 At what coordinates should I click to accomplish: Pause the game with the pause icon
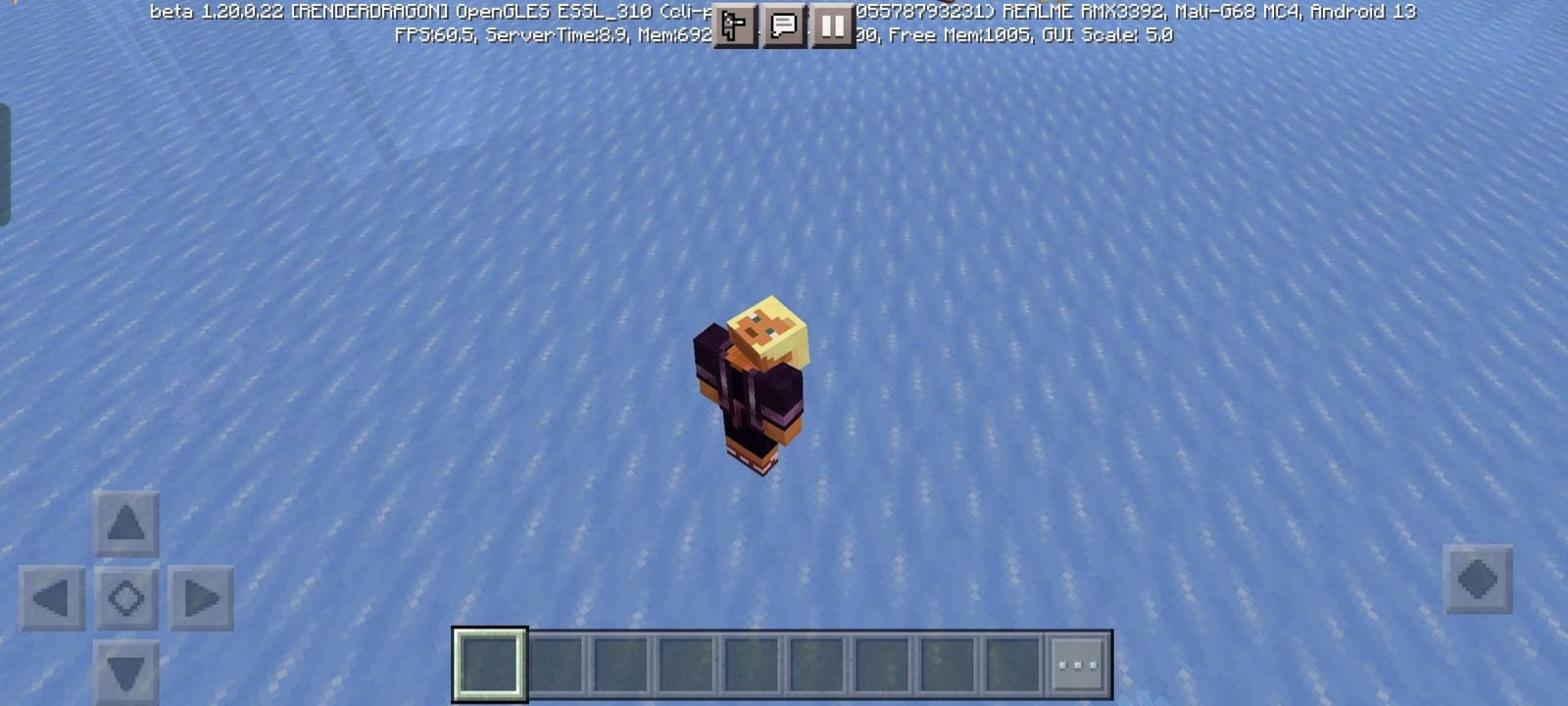point(832,26)
